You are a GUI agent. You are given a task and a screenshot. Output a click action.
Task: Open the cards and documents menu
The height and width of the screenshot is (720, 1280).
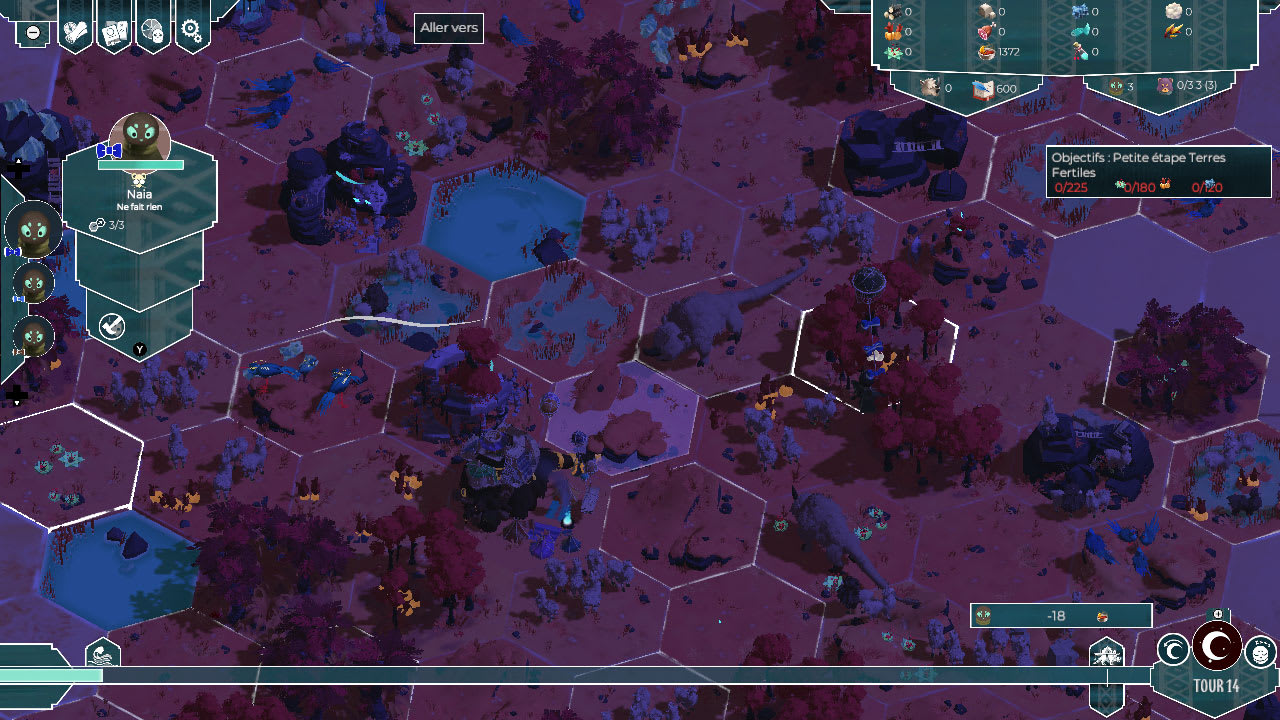pos(115,32)
